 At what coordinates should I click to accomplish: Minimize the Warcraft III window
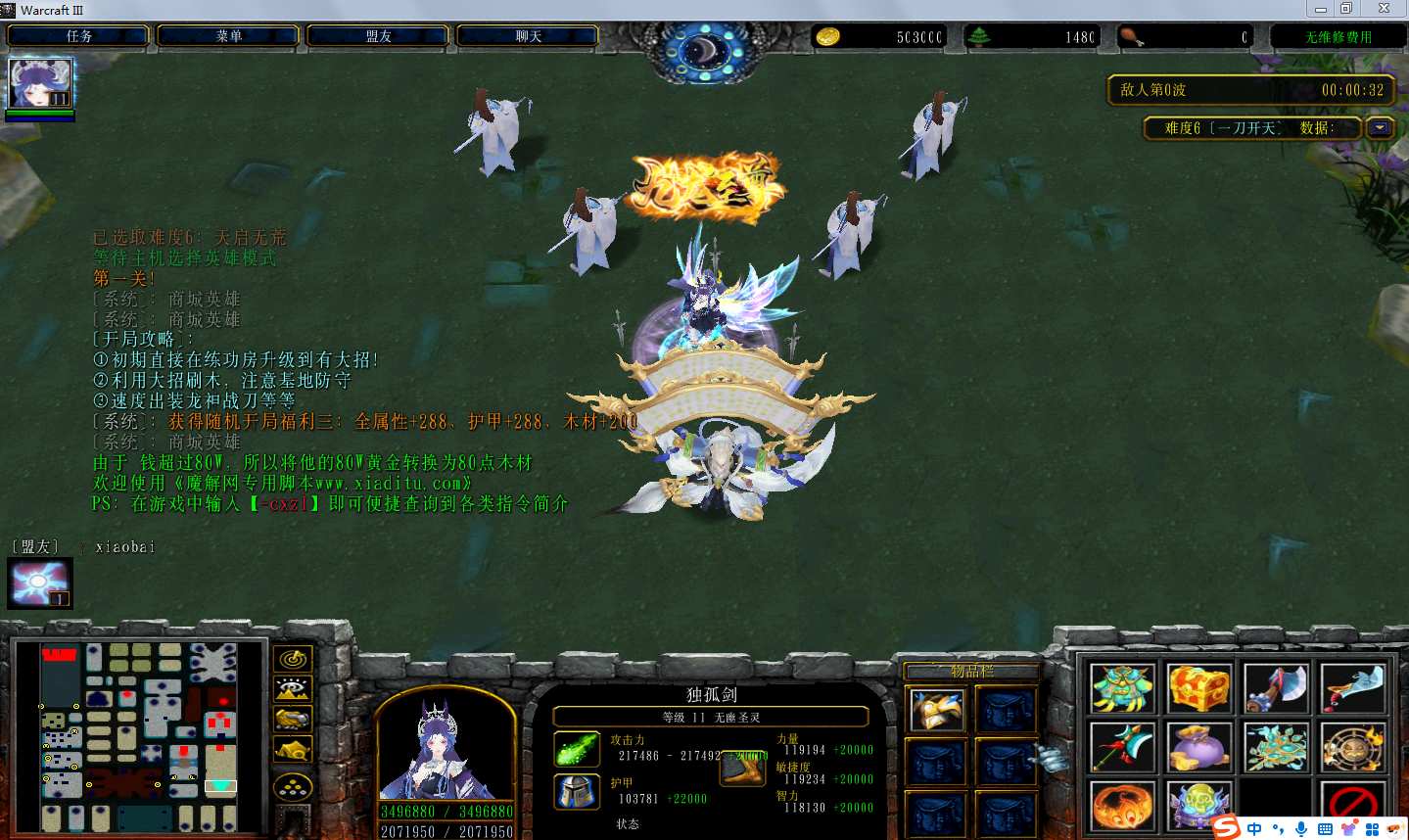point(1321,9)
